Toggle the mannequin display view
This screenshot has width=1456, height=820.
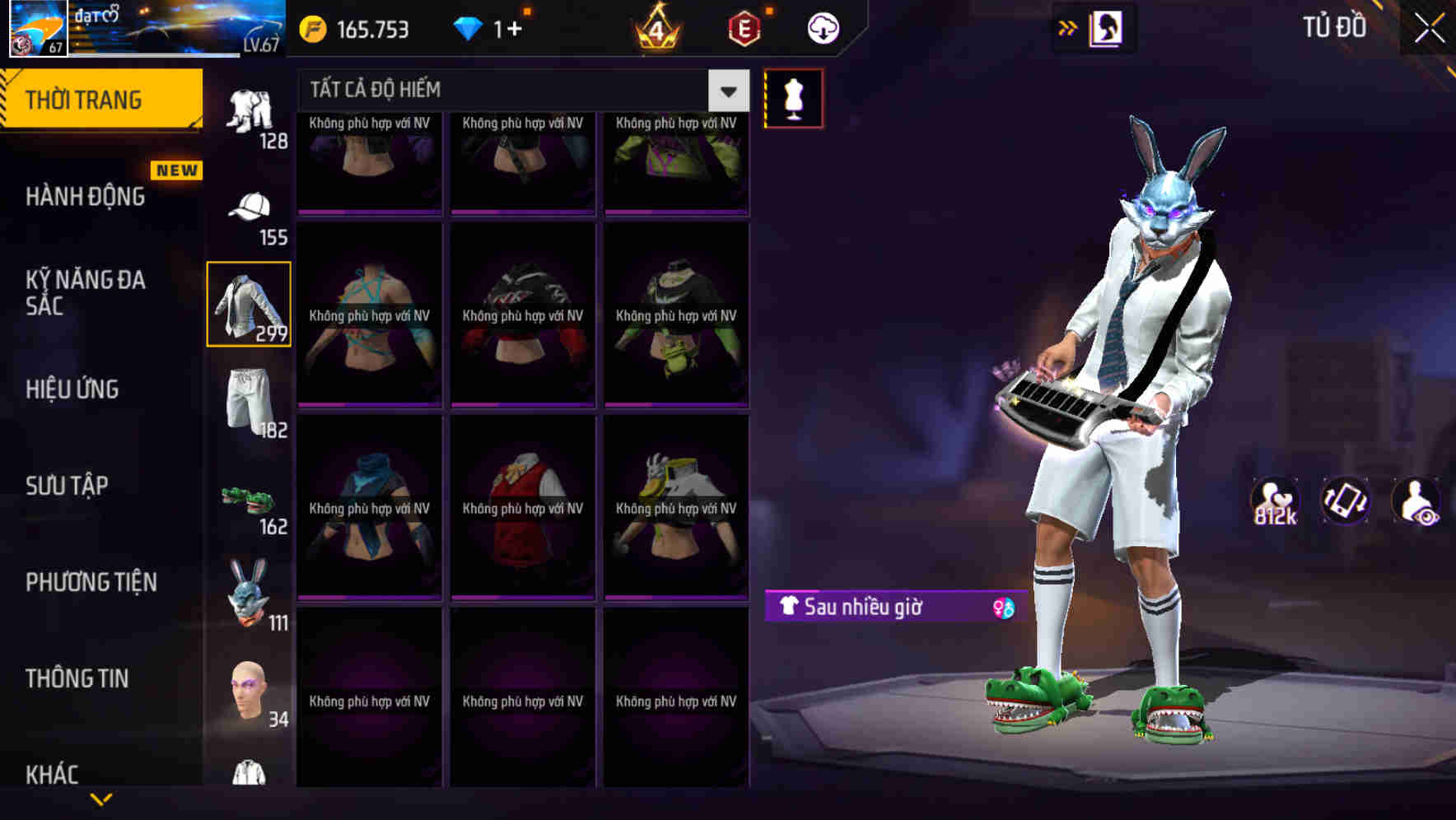coord(793,96)
